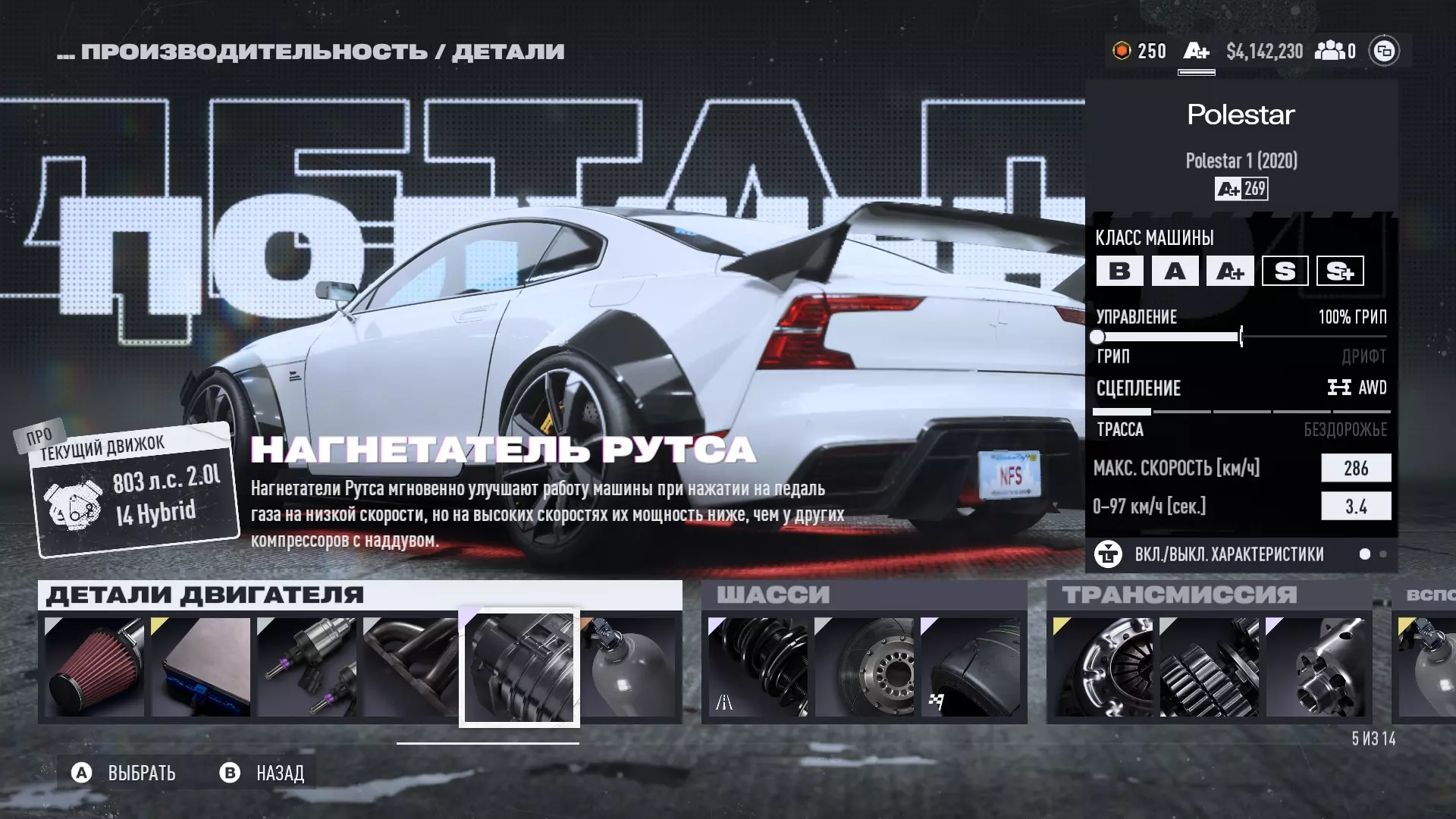Pick the gearbox gears part
Viewport: 1456px width, 819px height.
click(1209, 667)
